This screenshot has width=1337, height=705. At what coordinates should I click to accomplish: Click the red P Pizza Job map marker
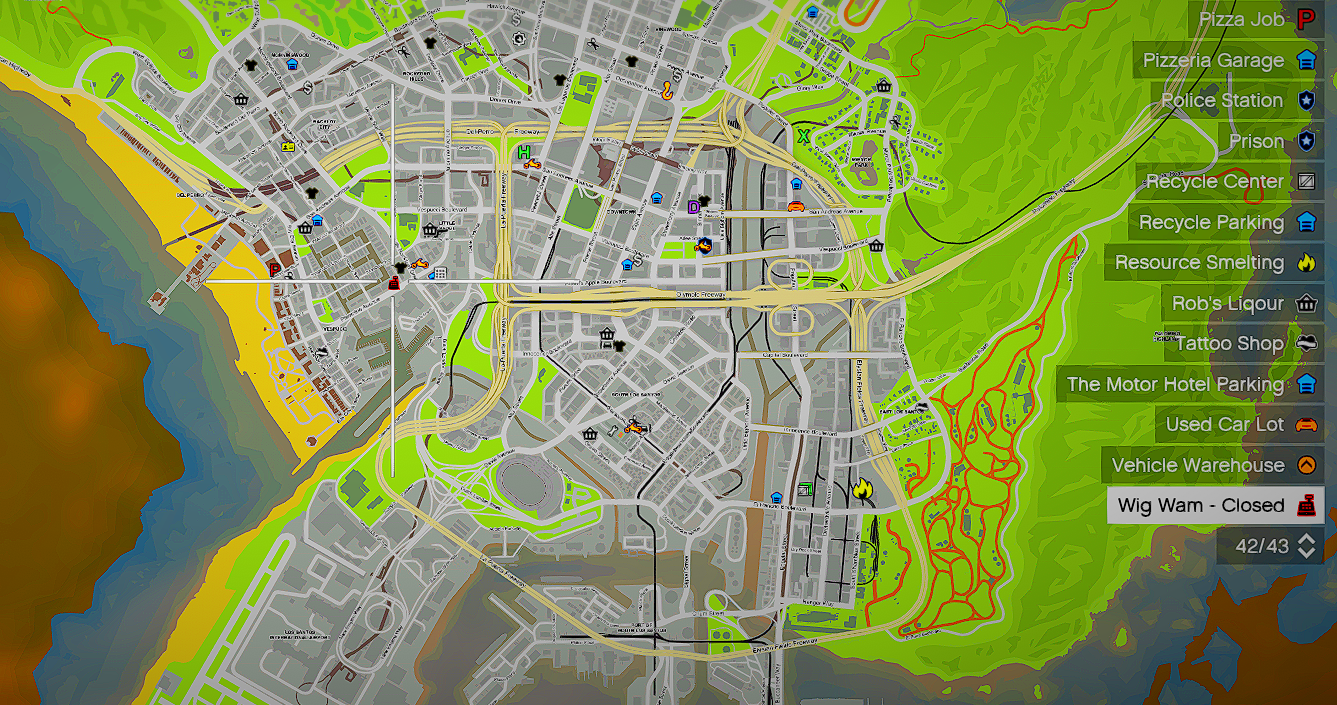(x=275, y=270)
